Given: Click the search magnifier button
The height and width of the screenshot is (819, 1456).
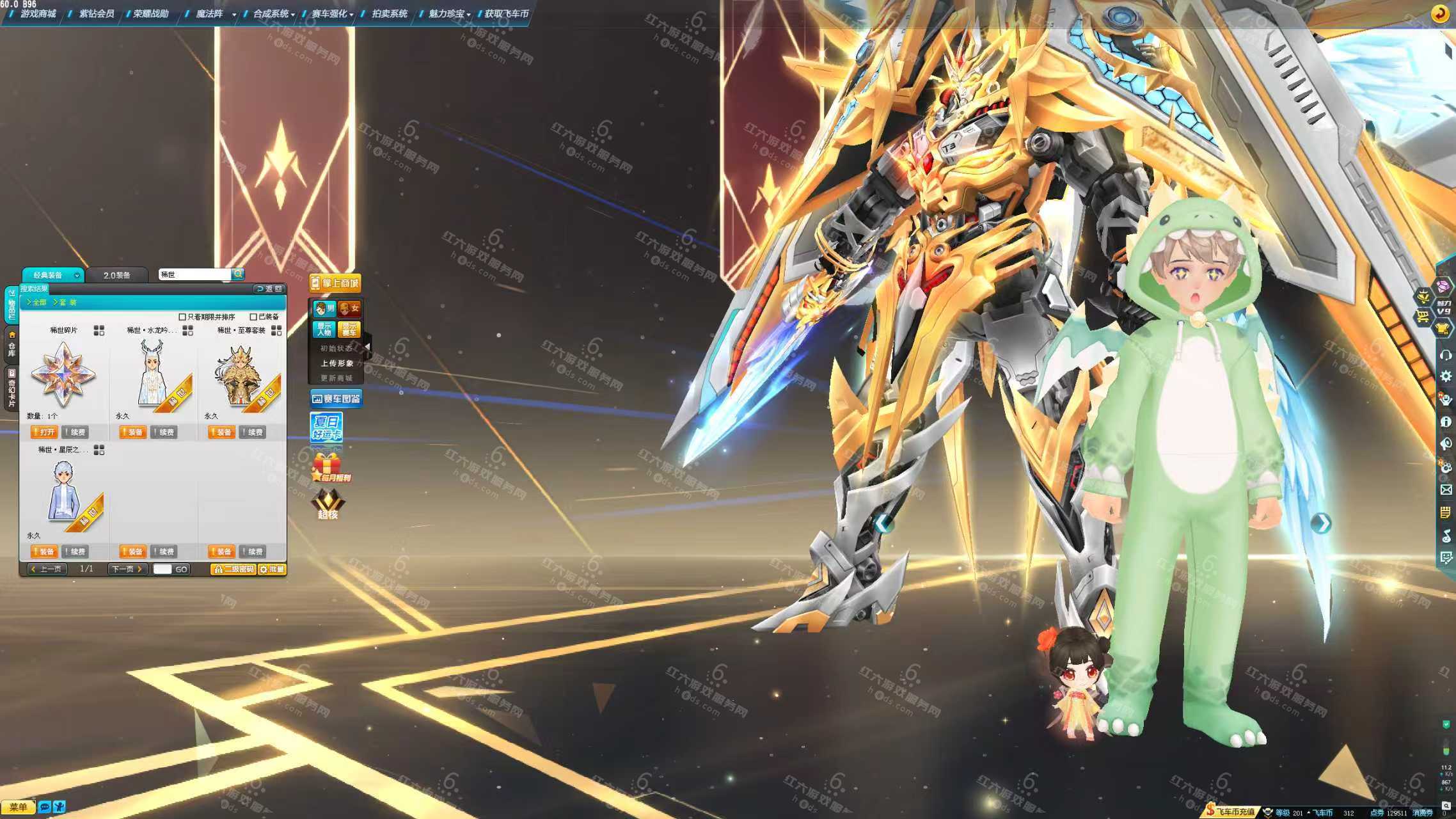Looking at the screenshot, I should [x=238, y=274].
